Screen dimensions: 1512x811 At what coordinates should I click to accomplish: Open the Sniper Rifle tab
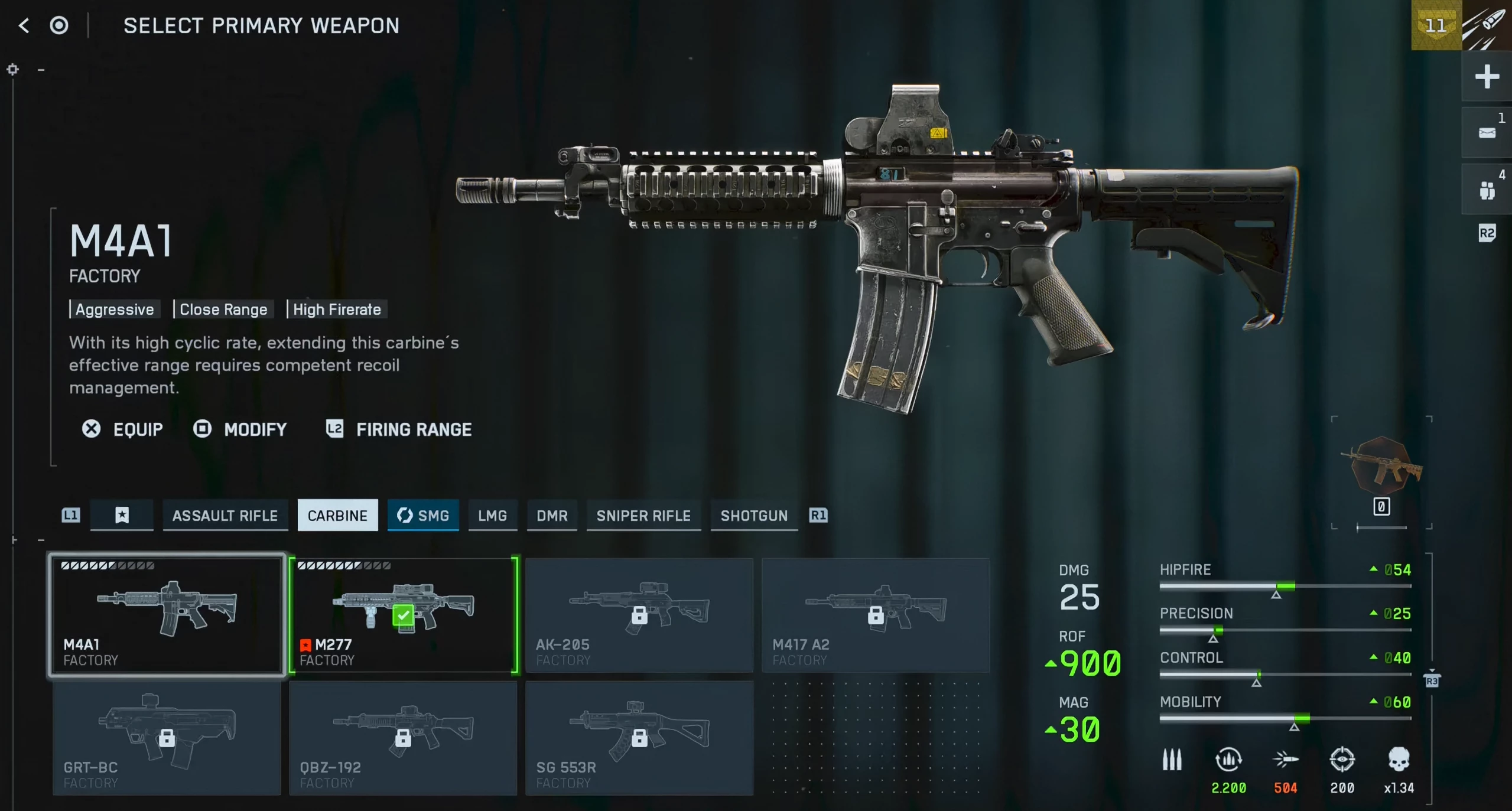643,516
